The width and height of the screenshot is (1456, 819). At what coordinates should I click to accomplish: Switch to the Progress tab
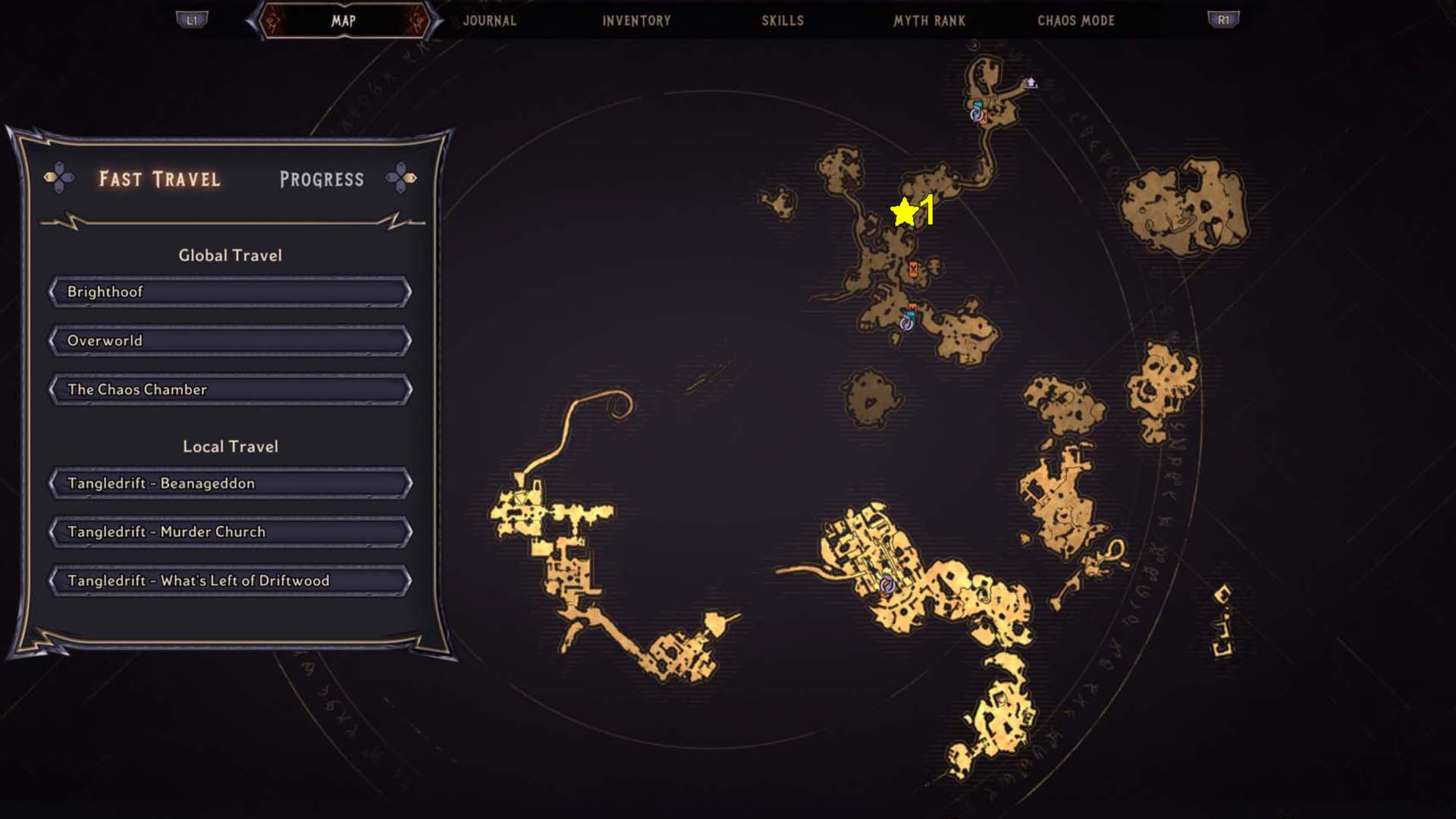point(321,179)
